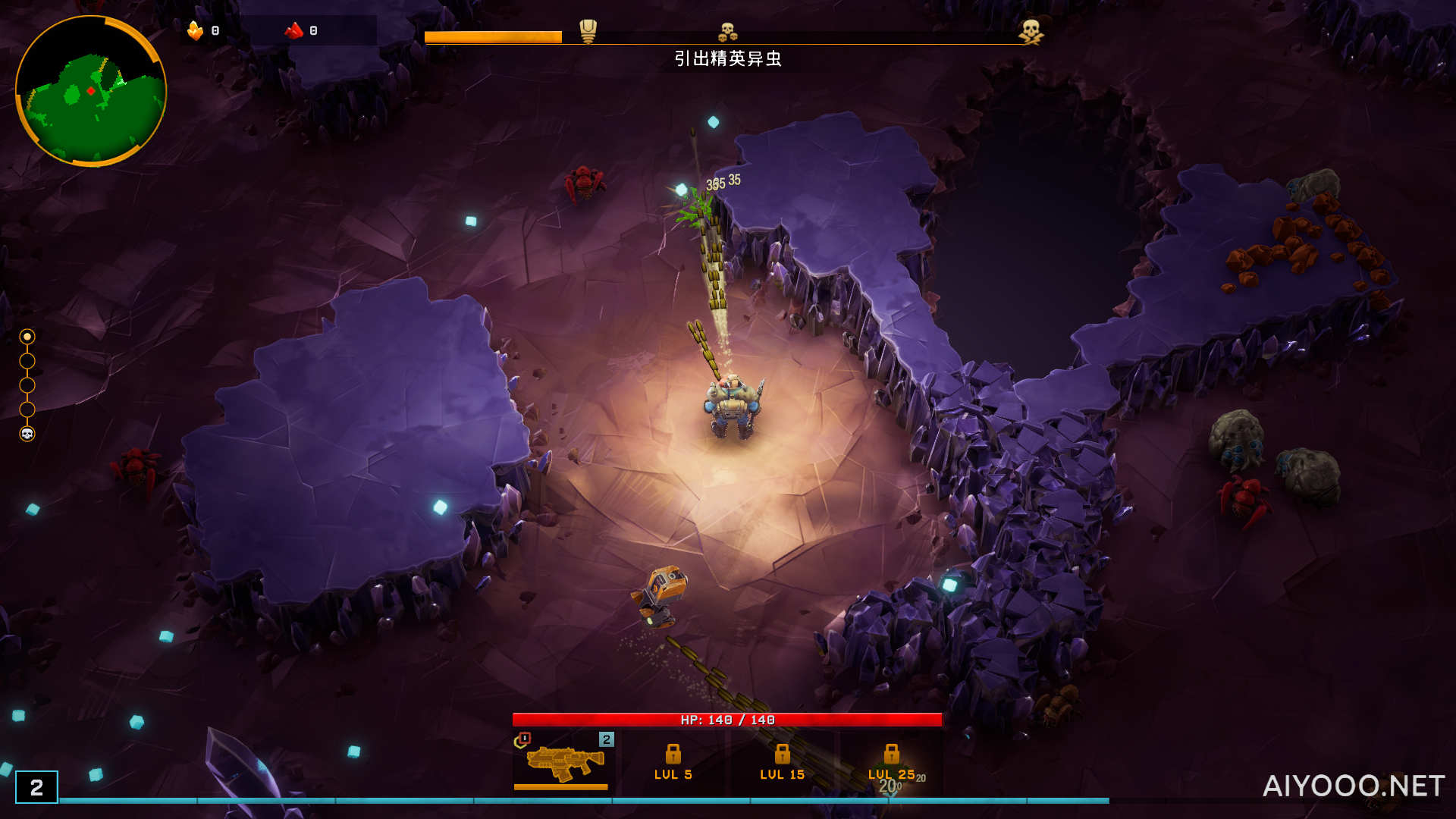Click the locked LVL 5 weapon slot
The width and height of the screenshot is (1456, 819).
[673, 762]
